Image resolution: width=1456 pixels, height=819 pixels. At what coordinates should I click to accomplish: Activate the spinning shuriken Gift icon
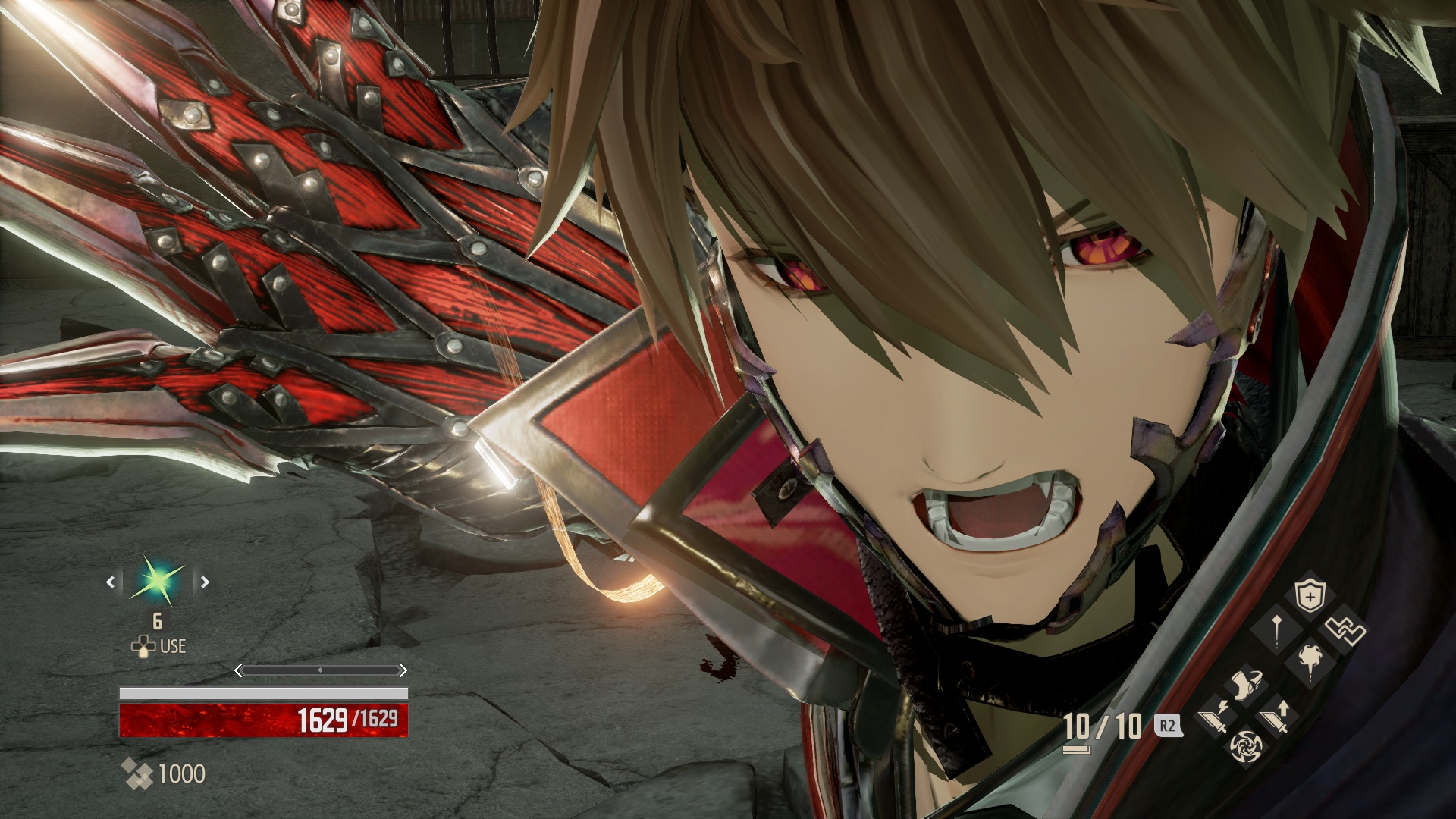point(1246,748)
